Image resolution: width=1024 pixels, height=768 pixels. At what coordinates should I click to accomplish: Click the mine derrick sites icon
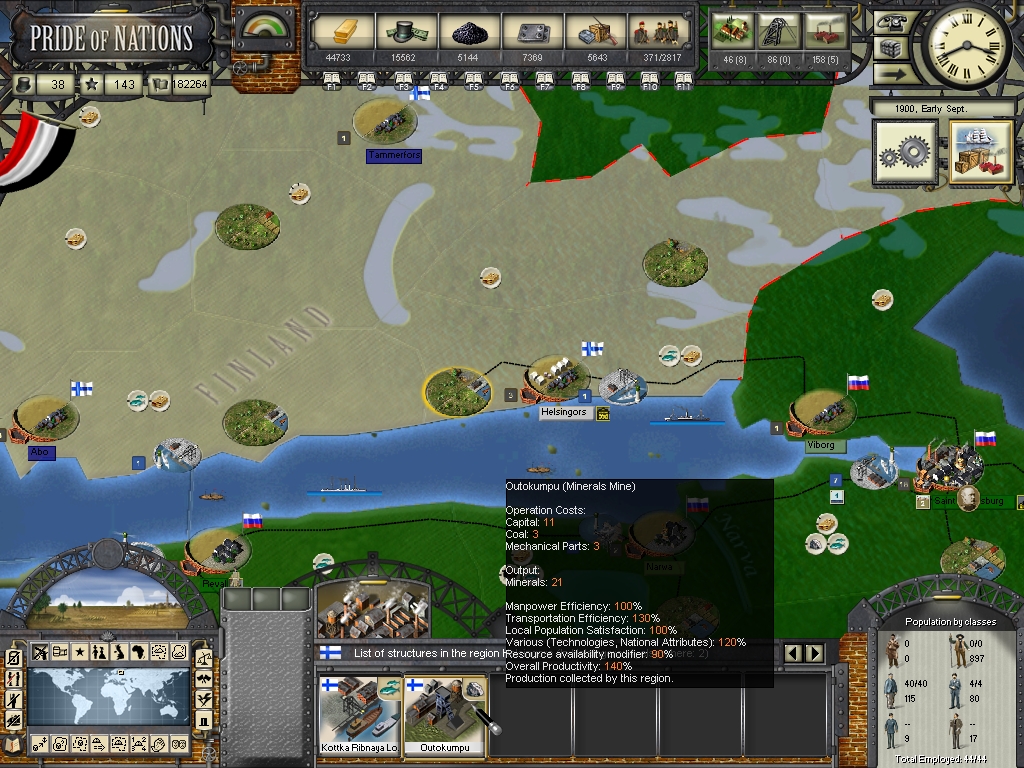pos(779,32)
